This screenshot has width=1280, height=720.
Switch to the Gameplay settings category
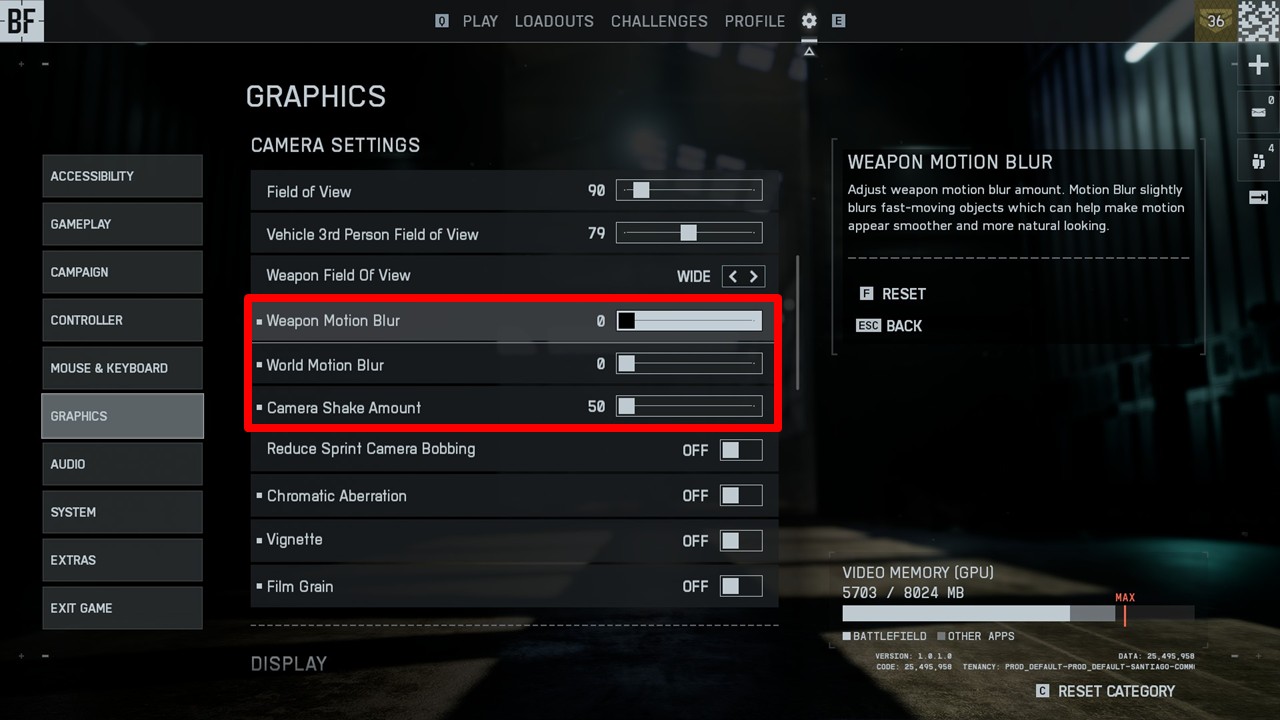click(122, 224)
